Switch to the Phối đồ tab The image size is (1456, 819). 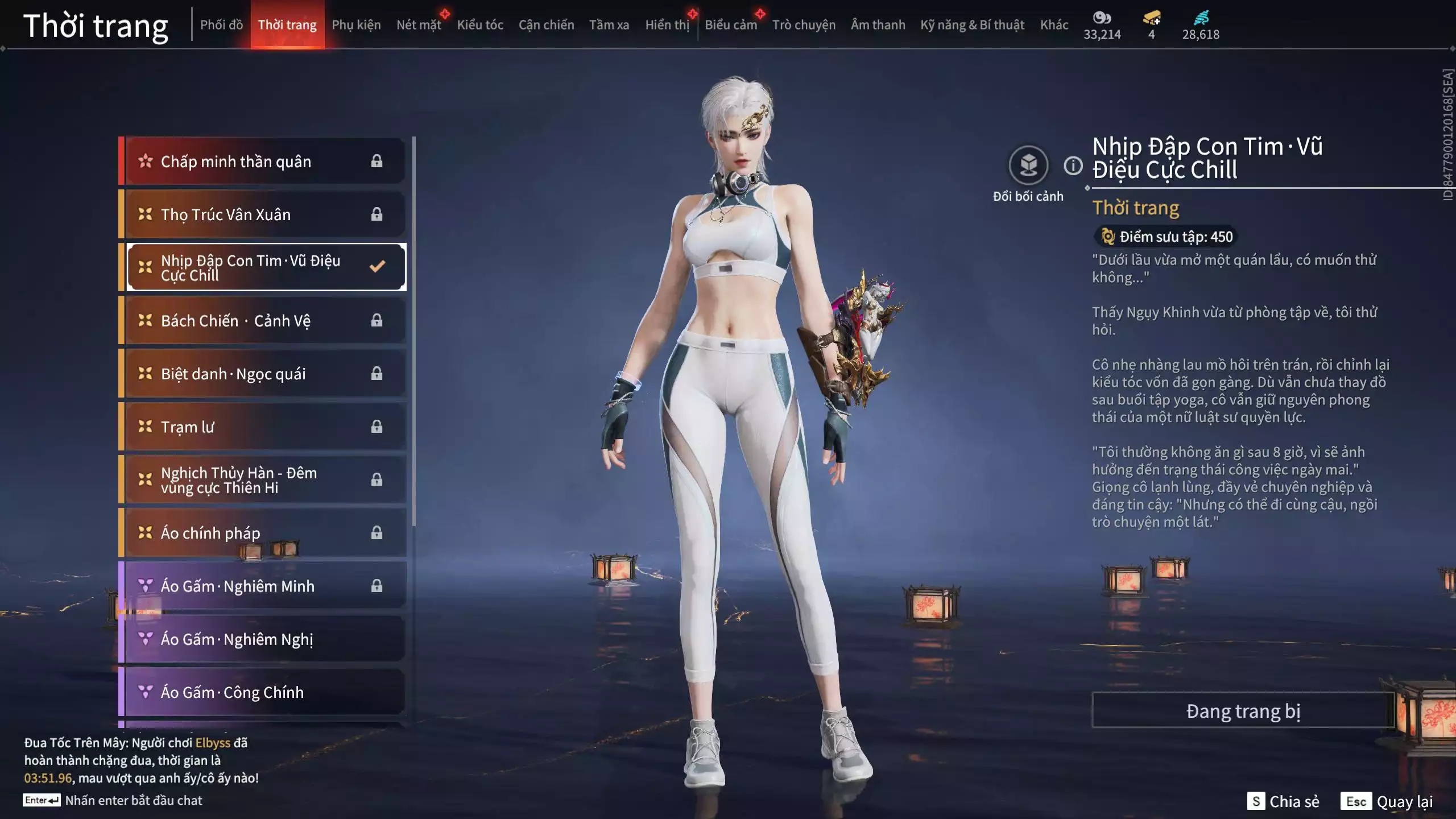point(221,25)
